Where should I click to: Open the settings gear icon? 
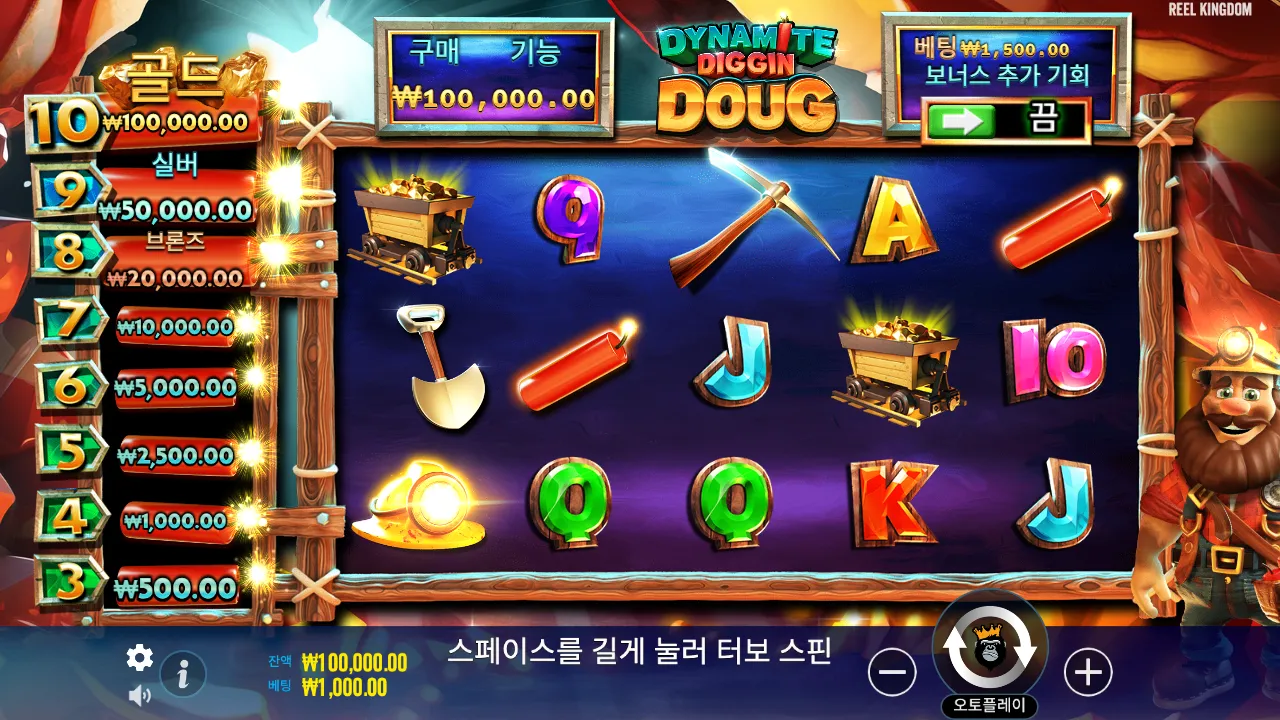(x=139, y=658)
